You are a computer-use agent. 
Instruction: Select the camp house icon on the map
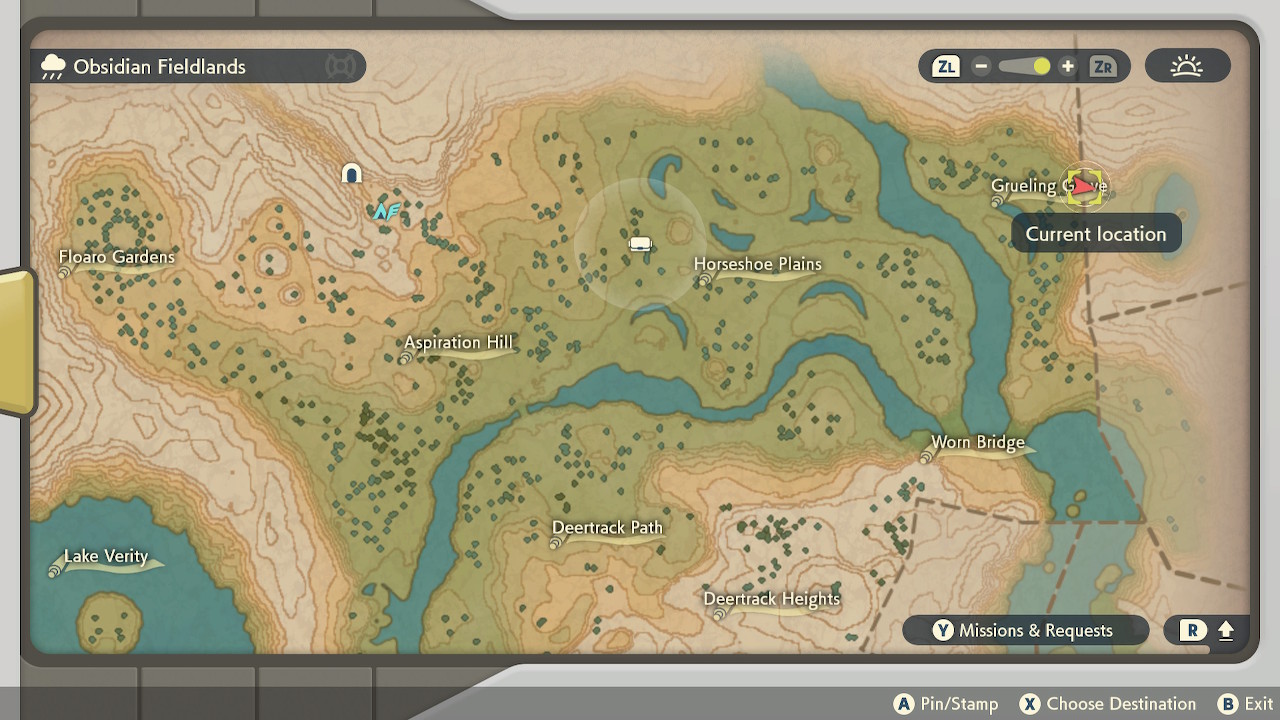pyautogui.click(x=351, y=172)
